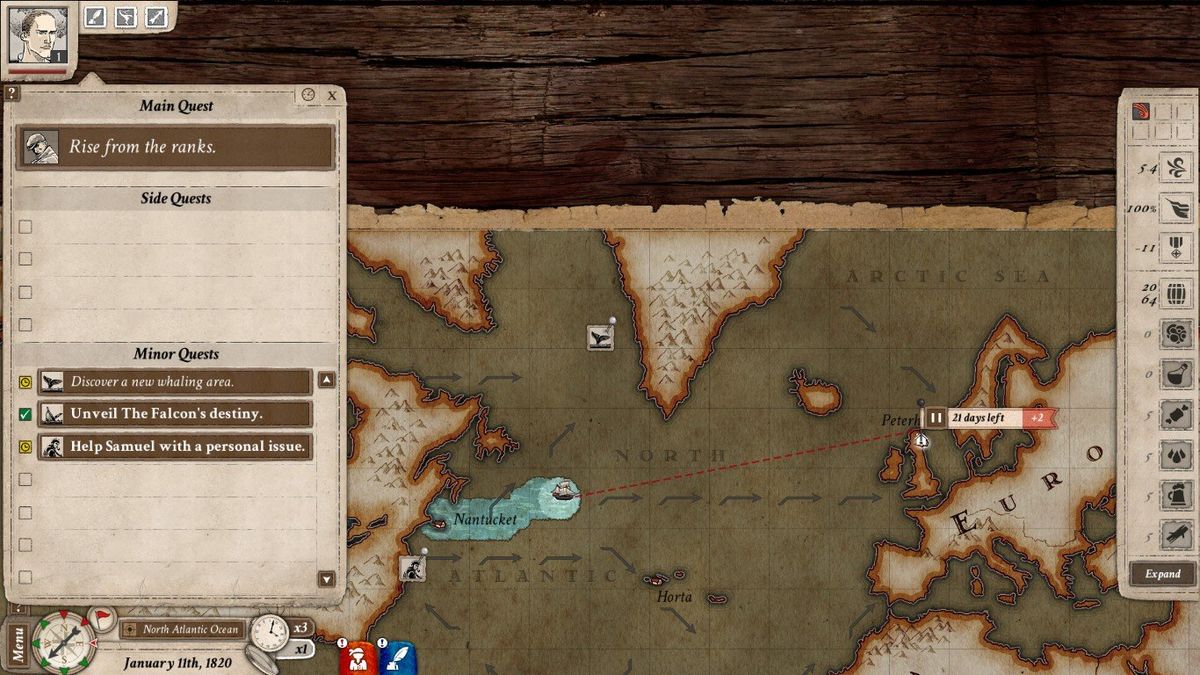Toggle checkbox for 'Unveil The Falcon's destiny'

26,414
